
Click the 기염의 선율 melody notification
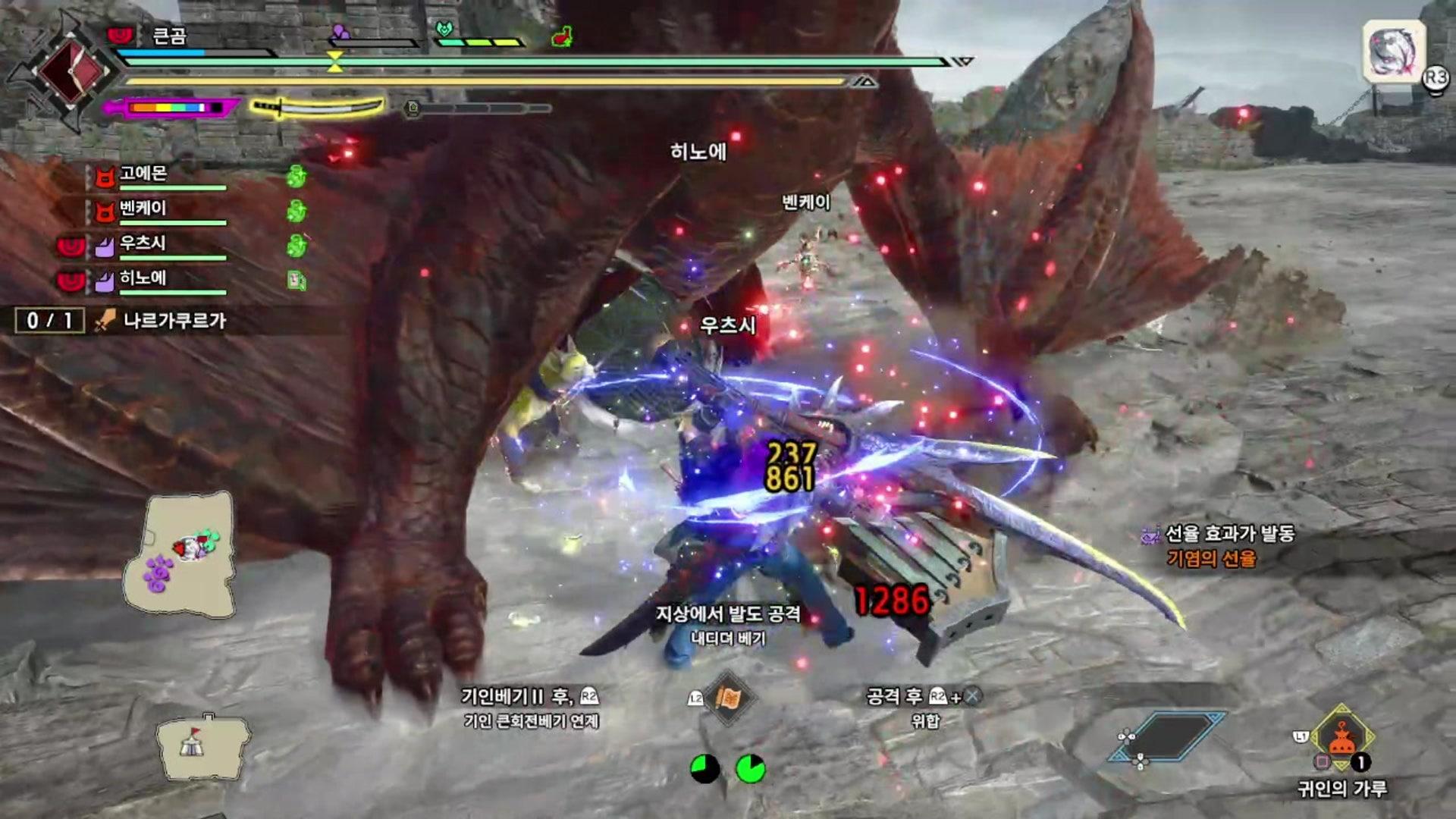tap(1211, 559)
